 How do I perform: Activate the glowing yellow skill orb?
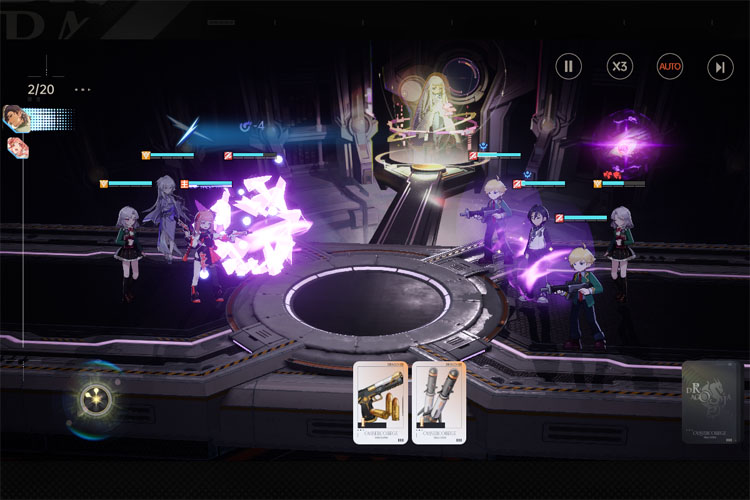[97, 401]
